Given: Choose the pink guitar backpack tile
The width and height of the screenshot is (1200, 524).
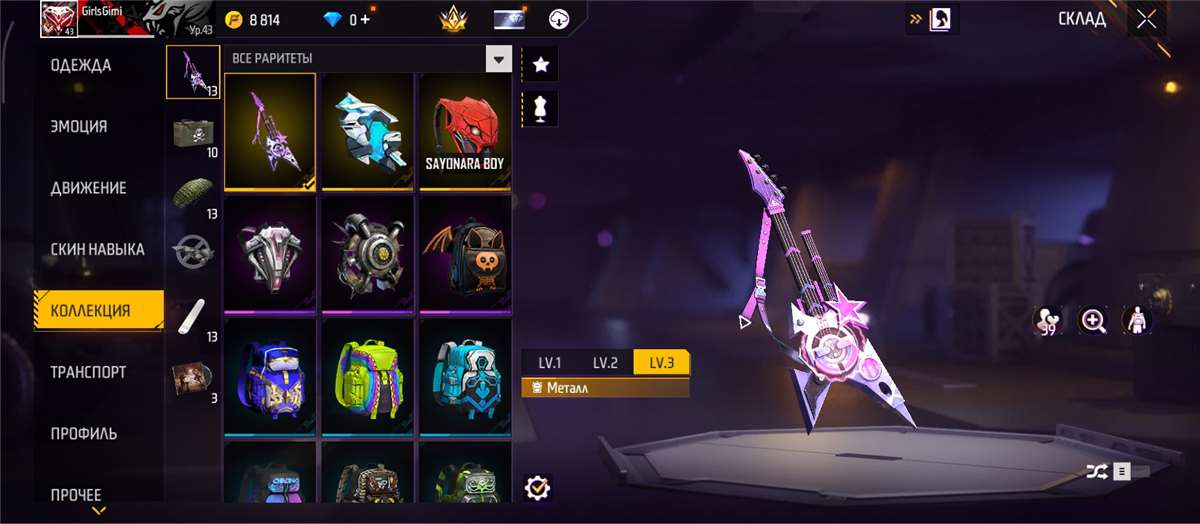Looking at the screenshot, I should pyautogui.click(x=270, y=130).
